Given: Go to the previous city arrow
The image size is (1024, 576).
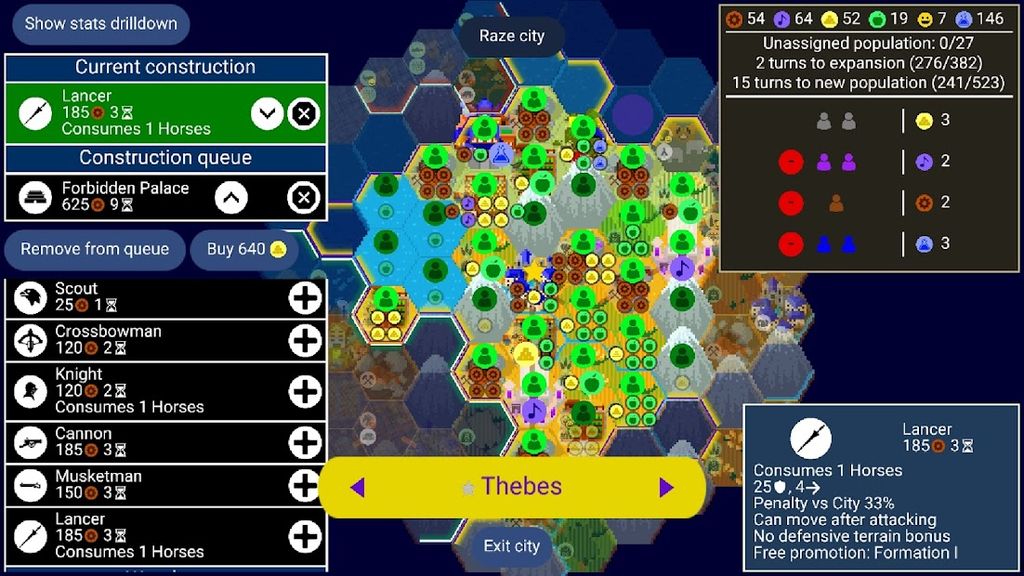Looking at the screenshot, I should 357,488.
